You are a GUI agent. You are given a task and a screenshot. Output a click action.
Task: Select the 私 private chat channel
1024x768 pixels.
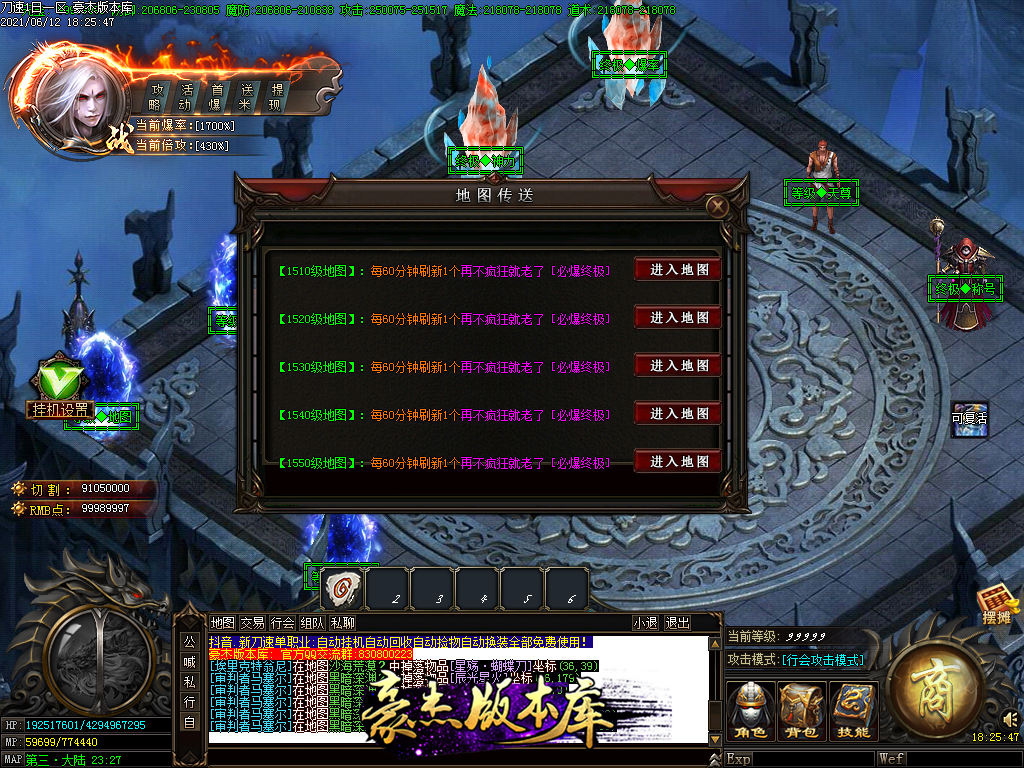[189, 680]
